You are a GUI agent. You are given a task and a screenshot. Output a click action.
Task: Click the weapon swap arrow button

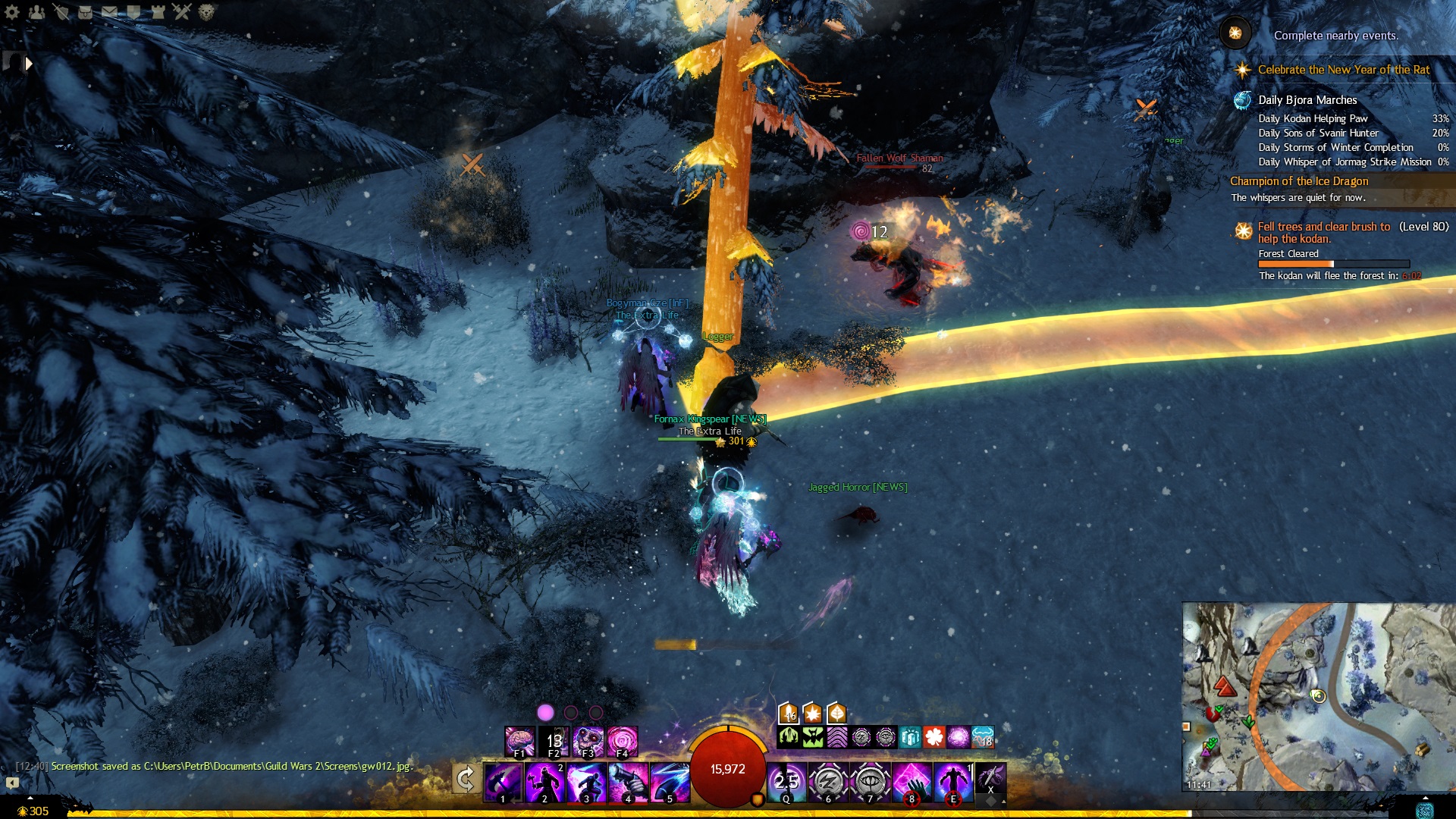pyautogui.click(x=466, y=779)
